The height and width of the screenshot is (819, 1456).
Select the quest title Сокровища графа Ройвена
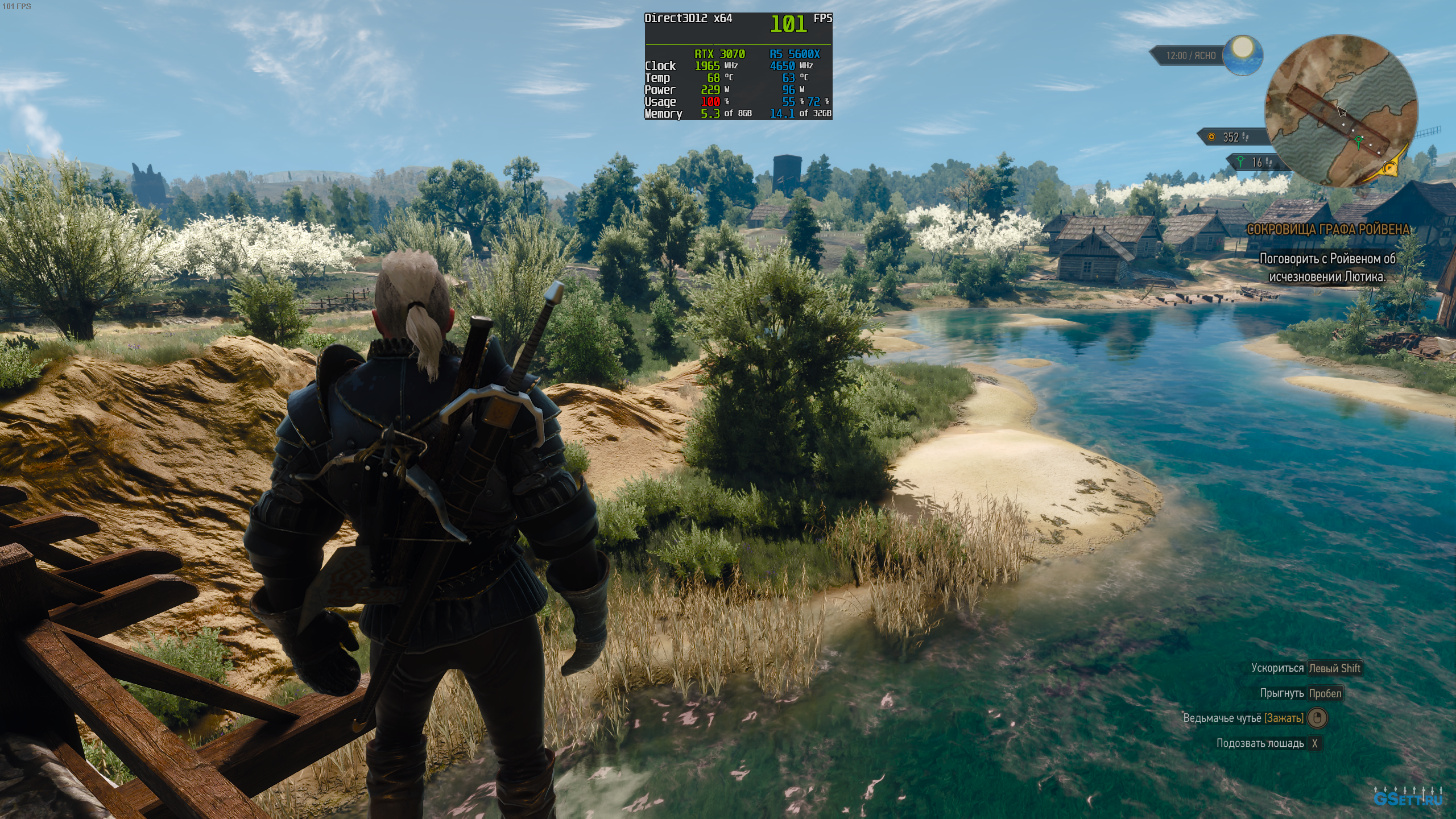point(1329,230)
